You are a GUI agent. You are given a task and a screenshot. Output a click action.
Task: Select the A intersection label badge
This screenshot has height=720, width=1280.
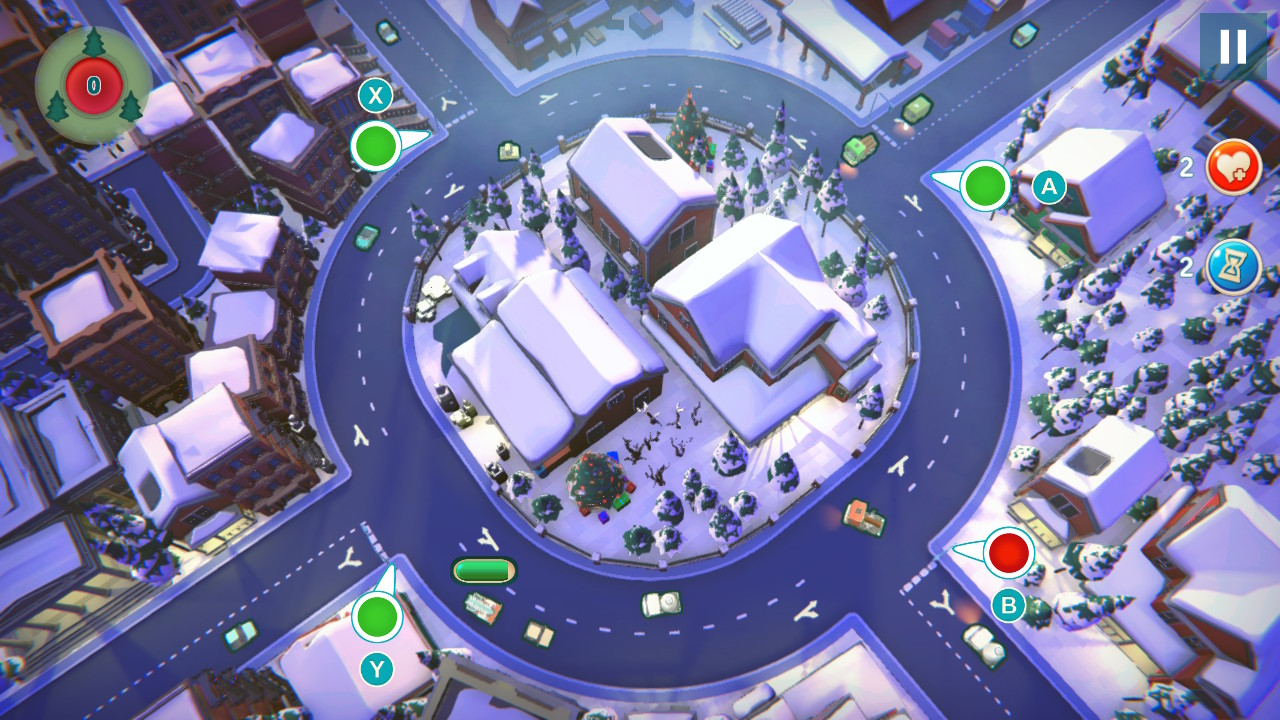1047,187
